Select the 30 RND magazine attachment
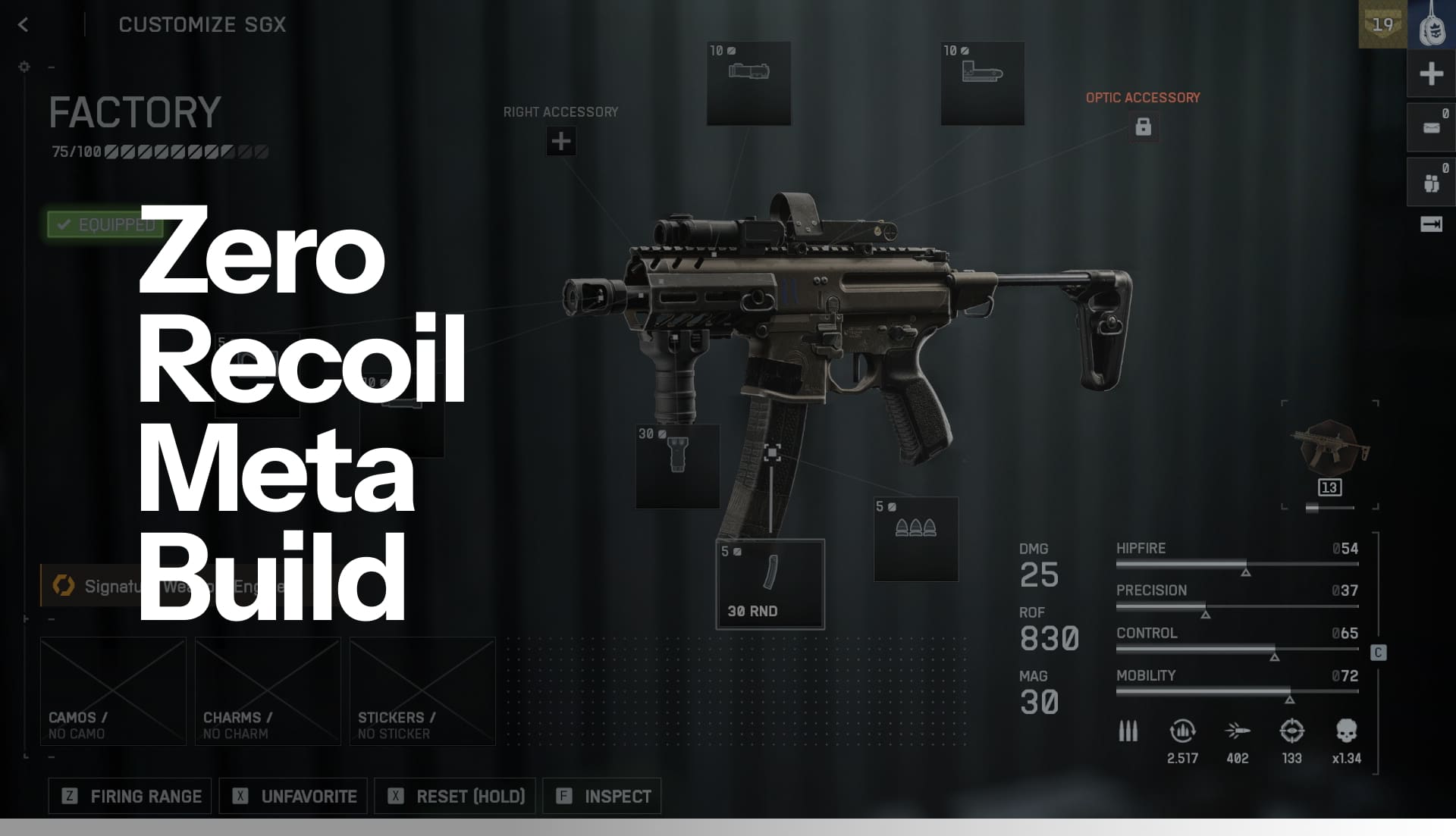The width and height of the screenshot is (1456, 836). (x=769, y=582)
